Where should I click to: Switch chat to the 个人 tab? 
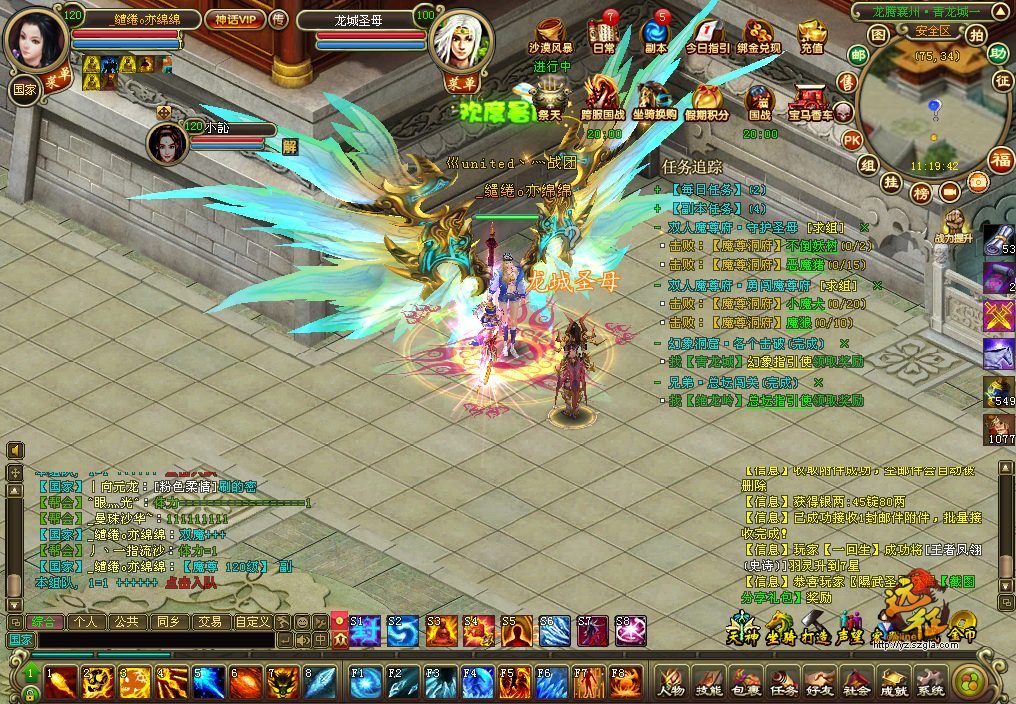[x=85, y=621]
